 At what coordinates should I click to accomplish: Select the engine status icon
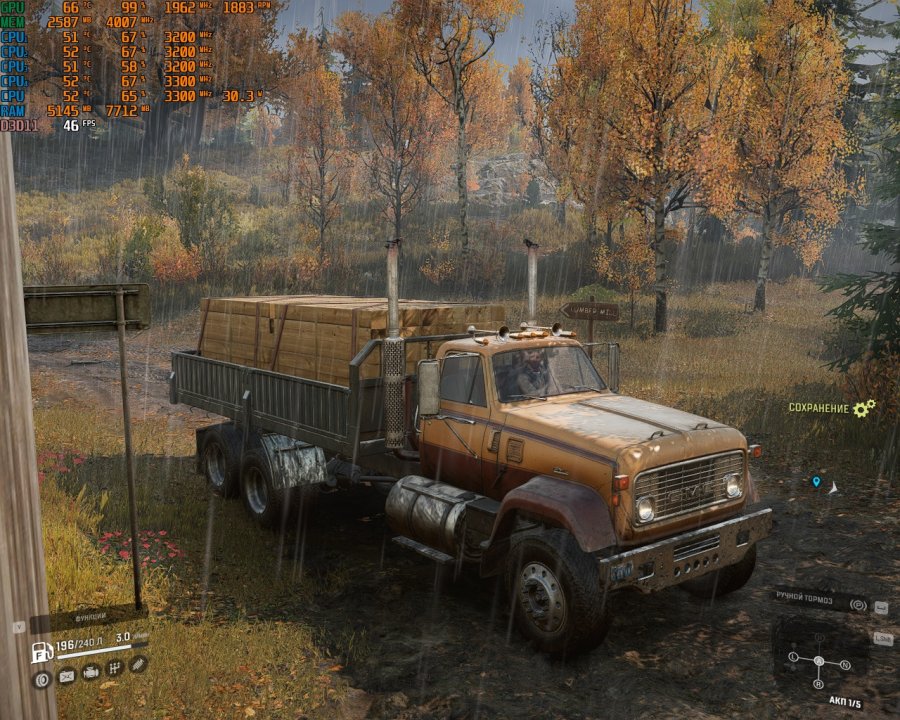click(x=91, y=672)
